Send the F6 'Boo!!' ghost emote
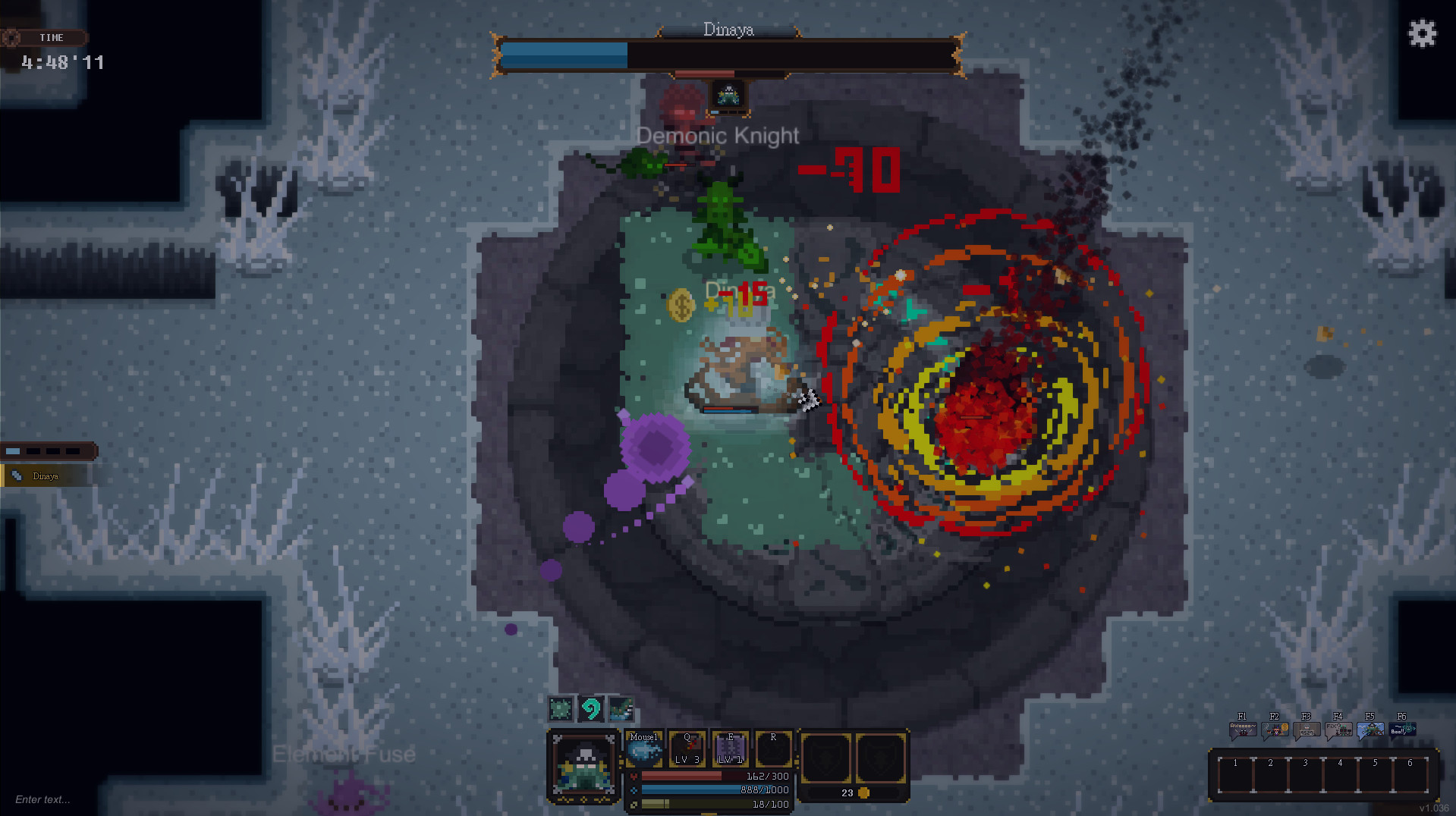Image resolution: width=1456 pixels, height=816 pixels. click(1402, 730)
